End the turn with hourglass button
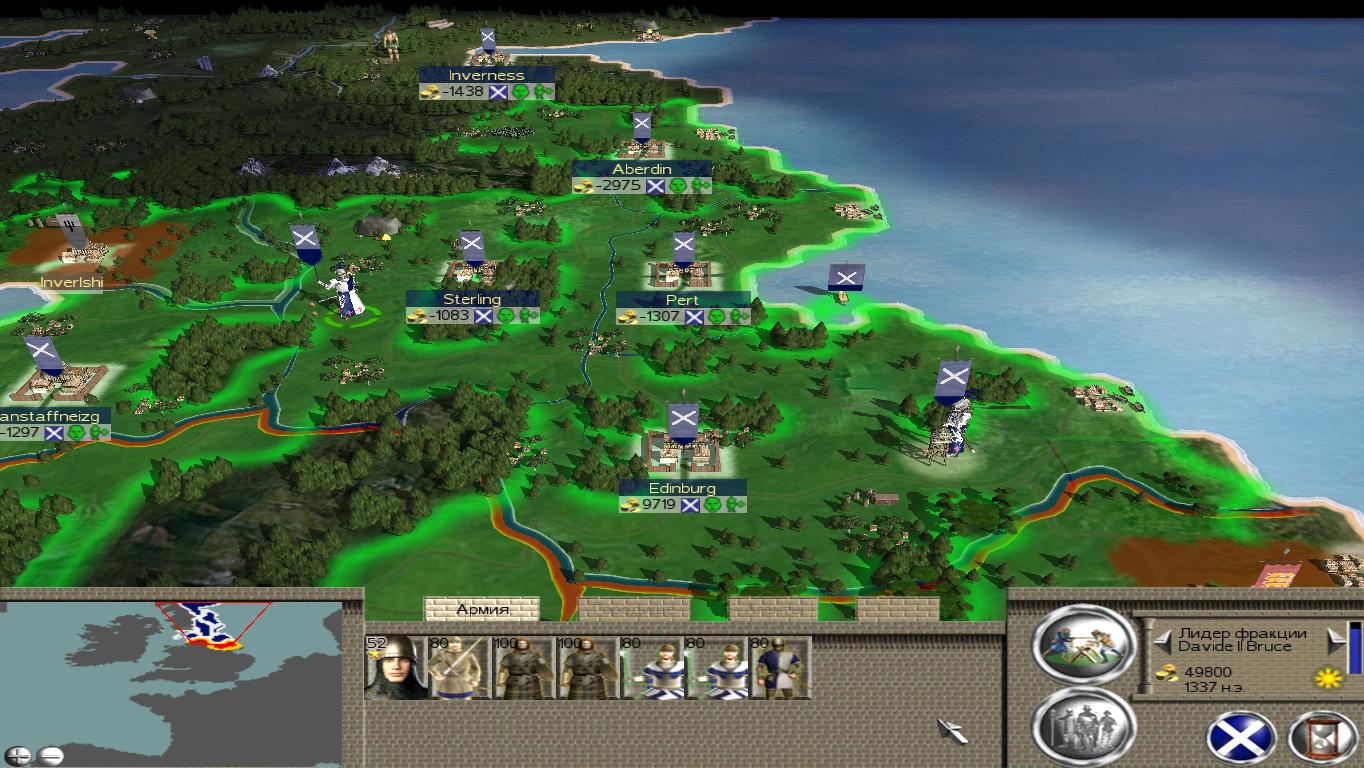Screen dimensions: 1364x768 coord(1324,740)
